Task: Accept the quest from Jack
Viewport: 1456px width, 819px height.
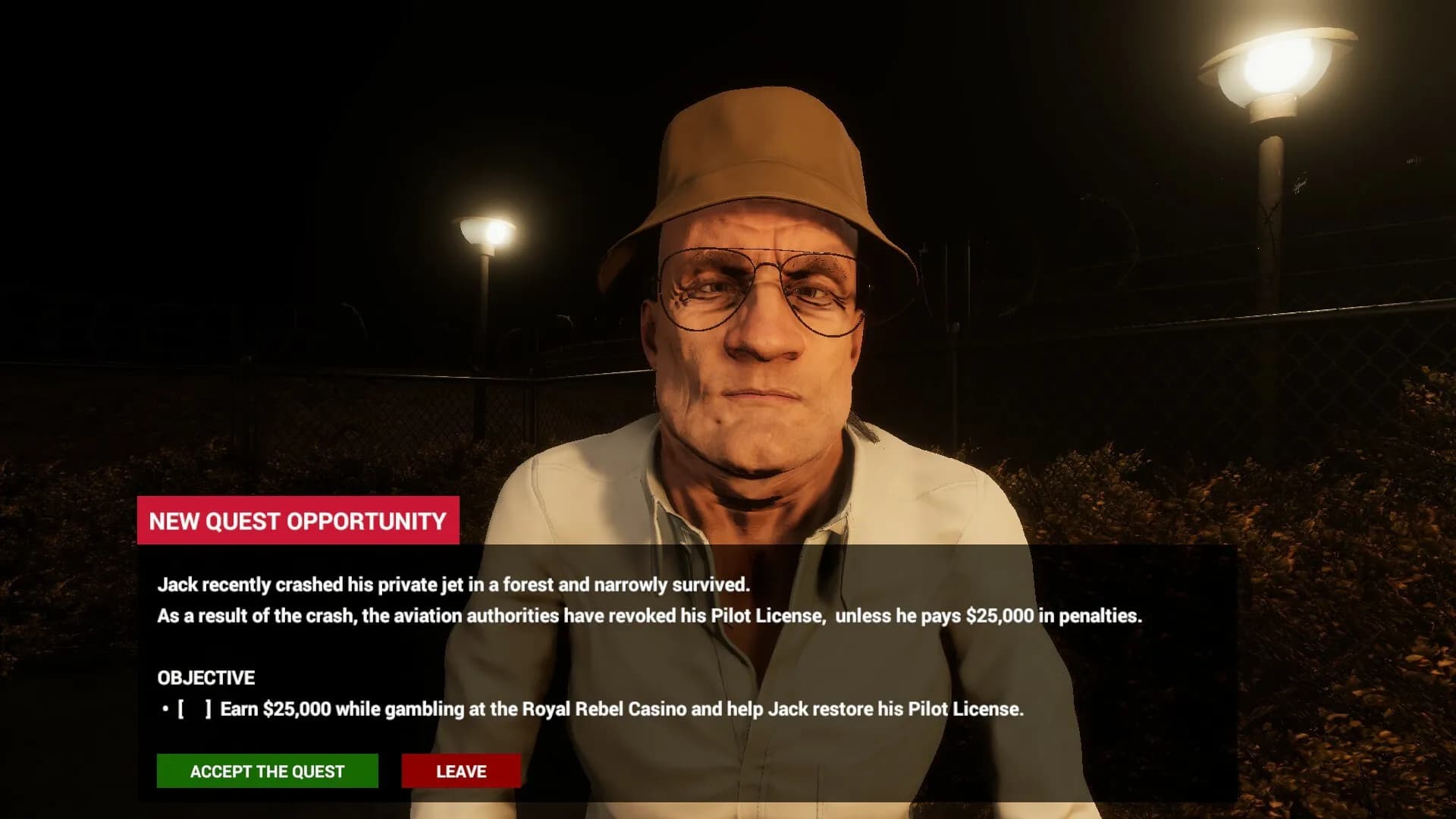Action: 267,770
